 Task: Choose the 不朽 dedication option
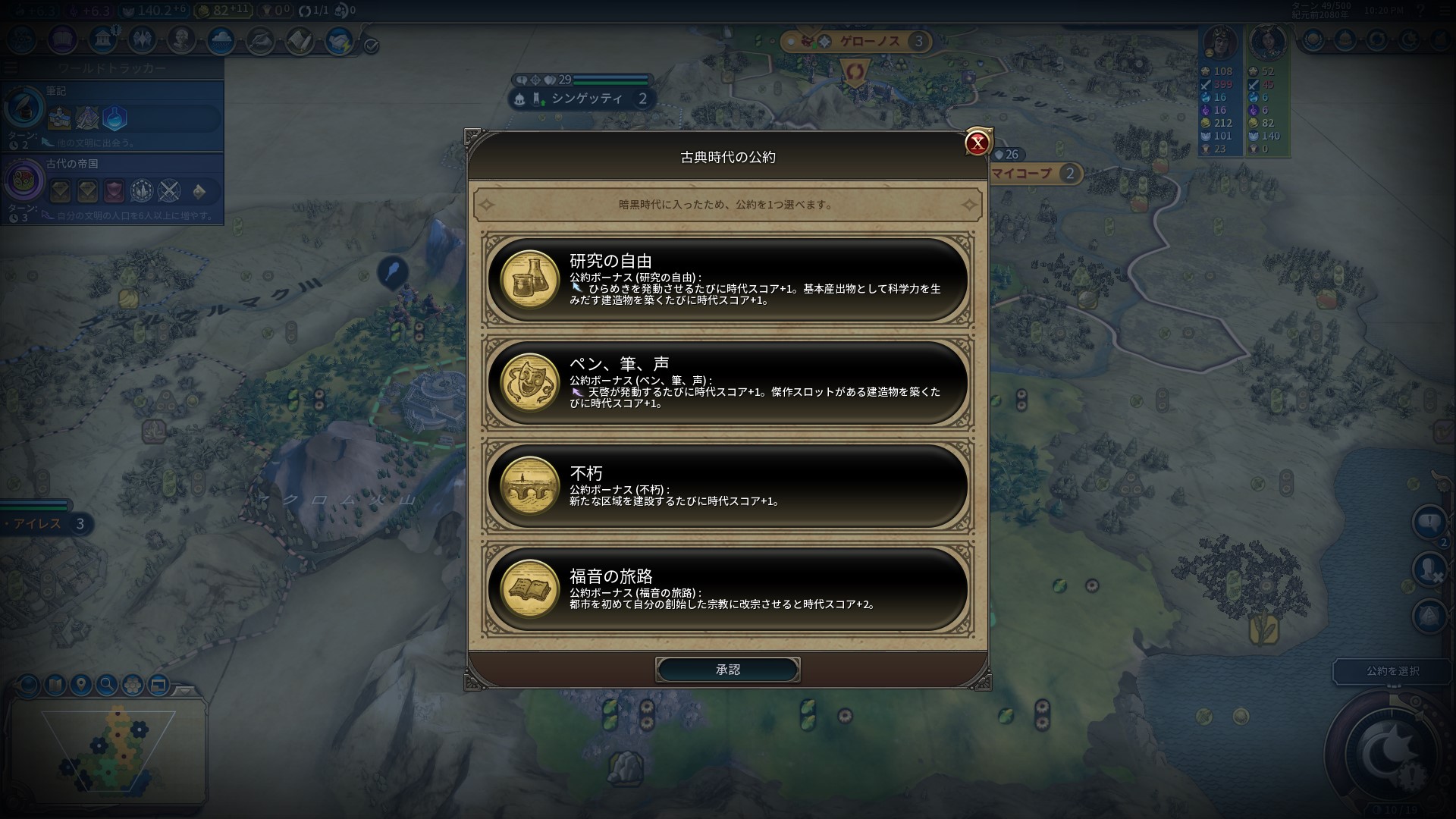point(728,489)
